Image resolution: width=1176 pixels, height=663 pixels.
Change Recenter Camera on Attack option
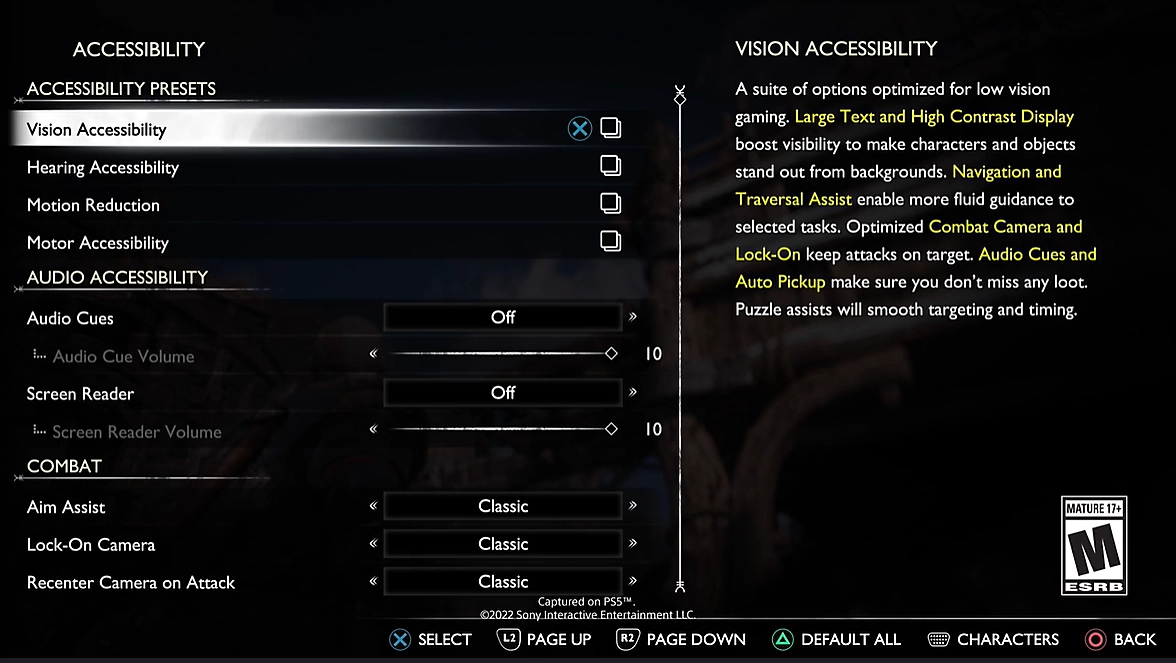[503, 582]
